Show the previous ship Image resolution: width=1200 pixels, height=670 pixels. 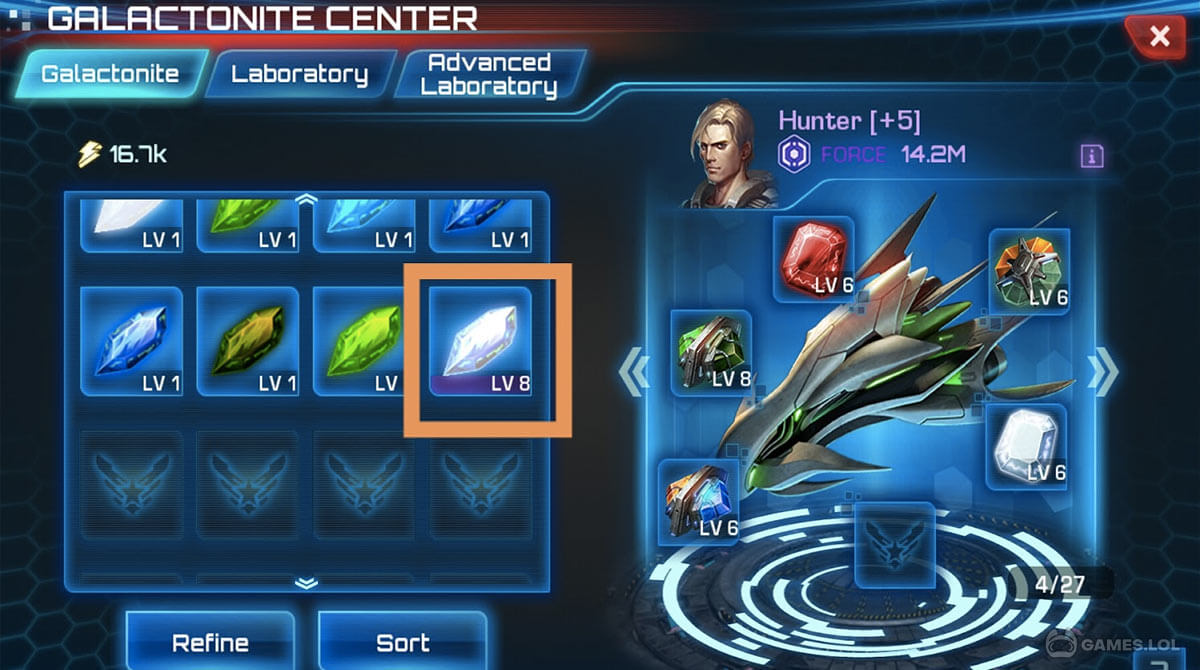click(x=634, y=372)
